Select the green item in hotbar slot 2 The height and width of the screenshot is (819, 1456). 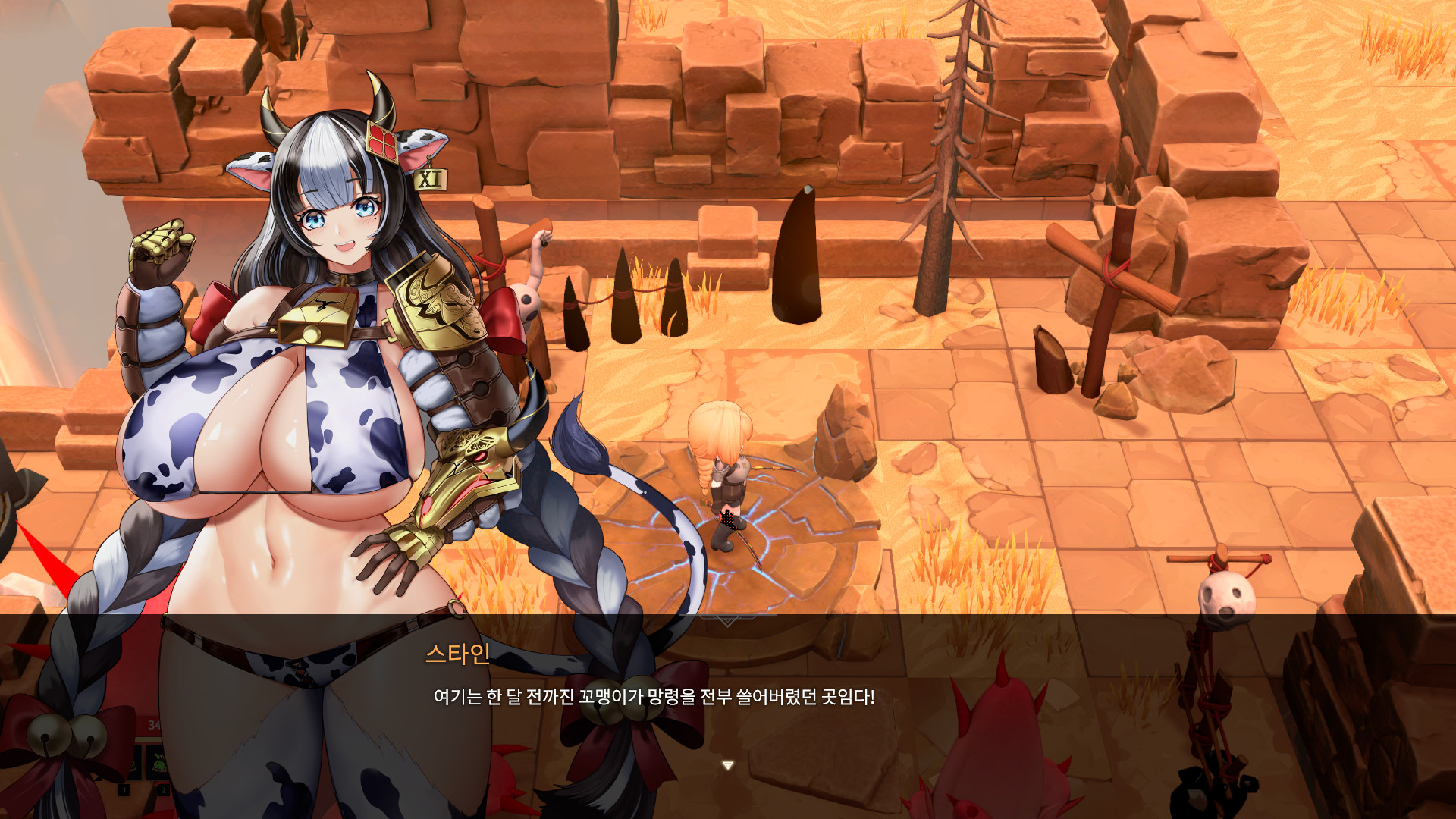(158, 761)
